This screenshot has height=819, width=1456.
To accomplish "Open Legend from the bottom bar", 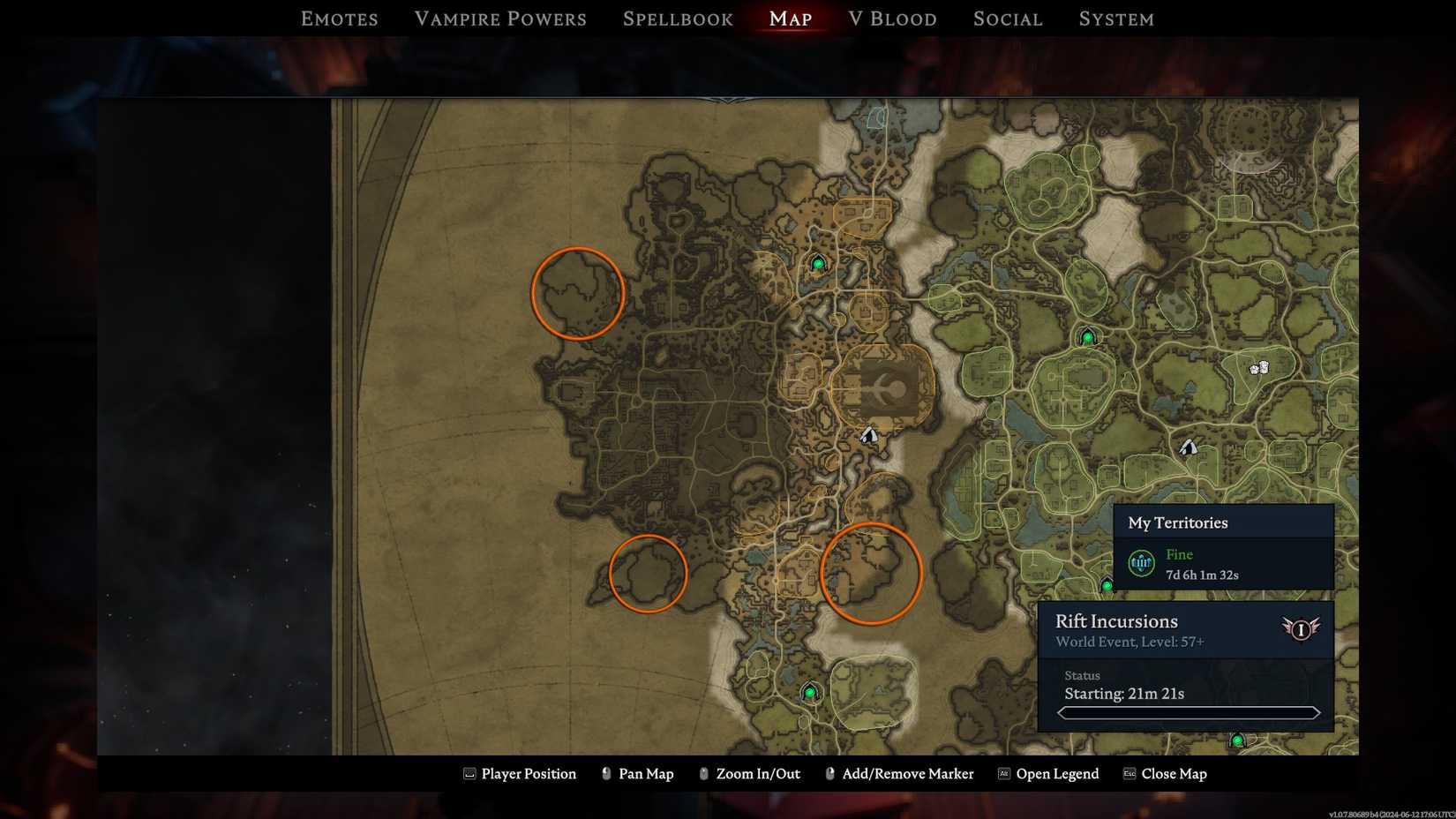I will [1056, 774].
